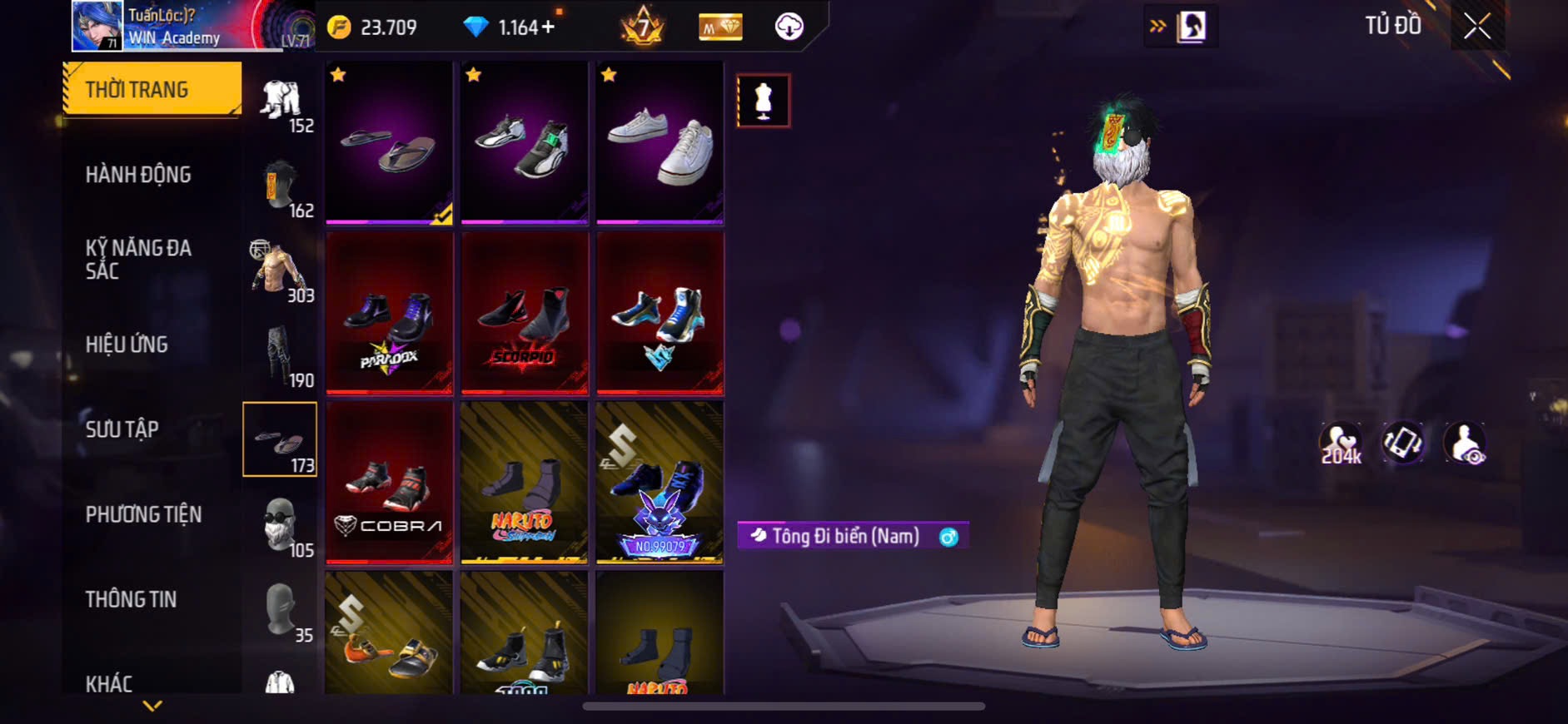Open the mannequin outfit preset button
The image size is (1568, 724).
tap(763, 101)
